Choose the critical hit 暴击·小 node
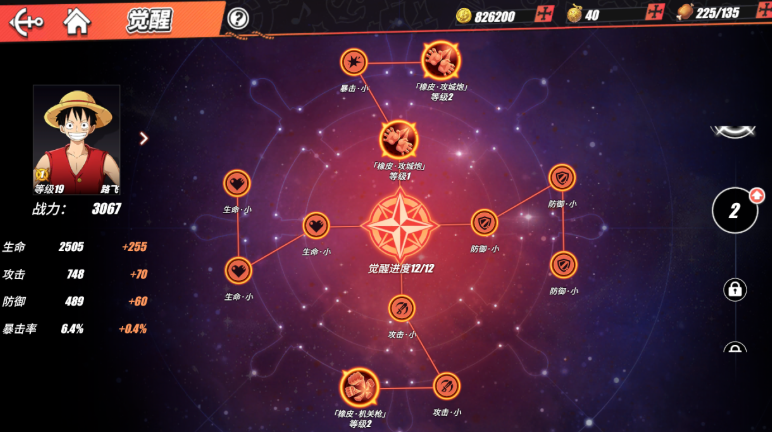Image resolution: width=772 pixels, height=432 pixels. pos(354,63)
